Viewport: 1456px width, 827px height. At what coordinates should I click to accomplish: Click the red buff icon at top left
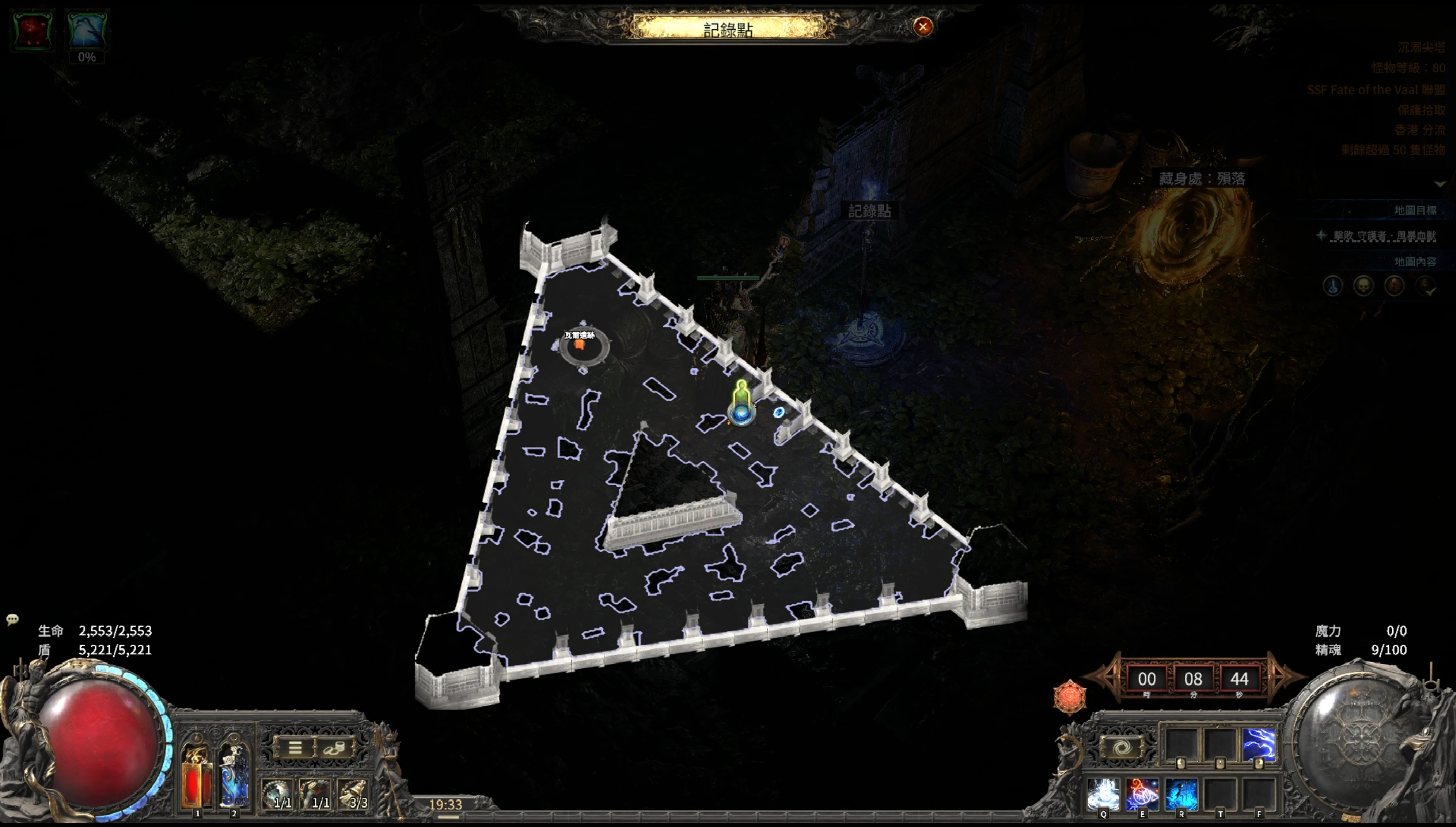[x=32, y=30]
